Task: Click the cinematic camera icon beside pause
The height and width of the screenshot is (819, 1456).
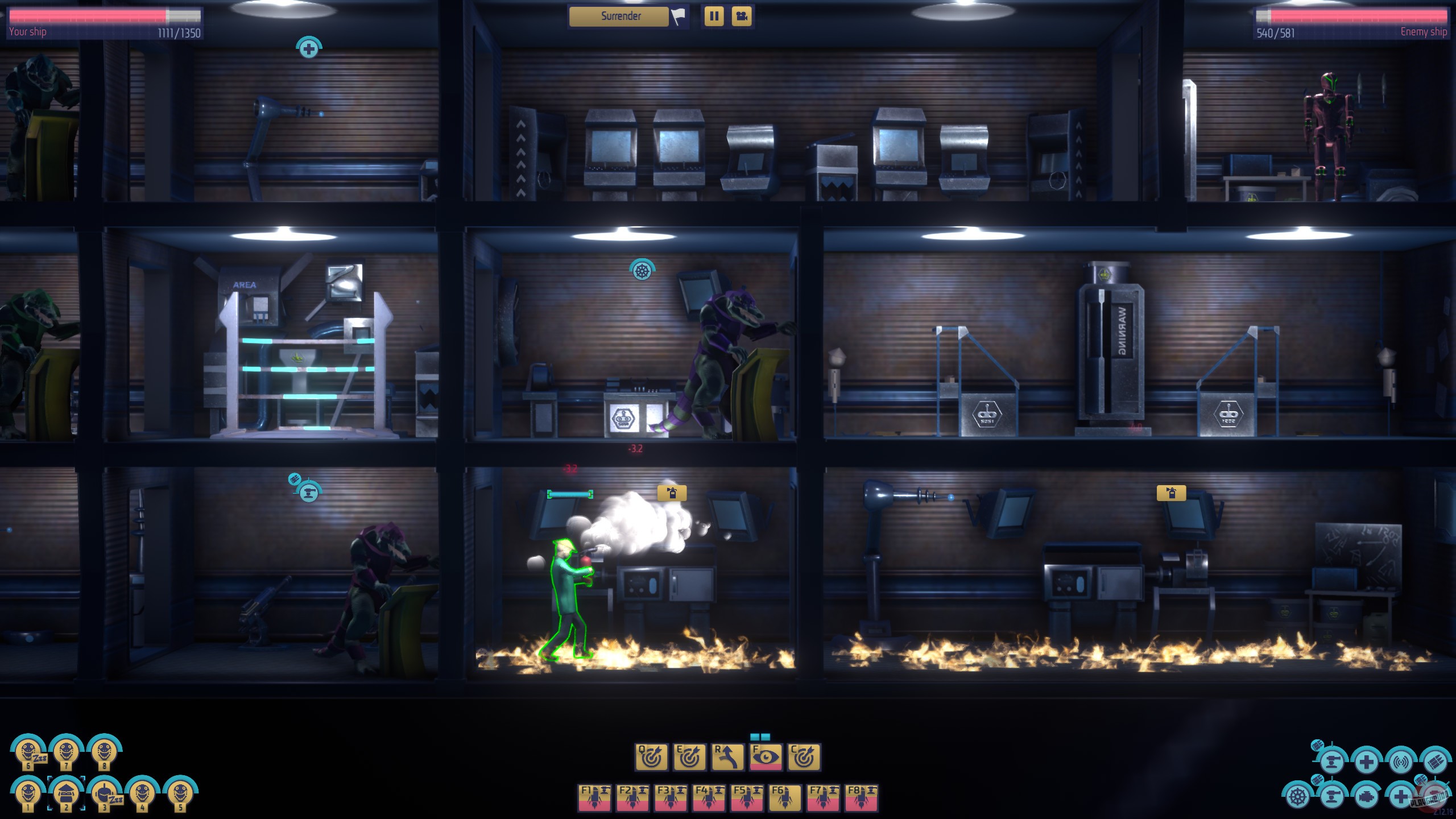Action: tap(742, 17)
